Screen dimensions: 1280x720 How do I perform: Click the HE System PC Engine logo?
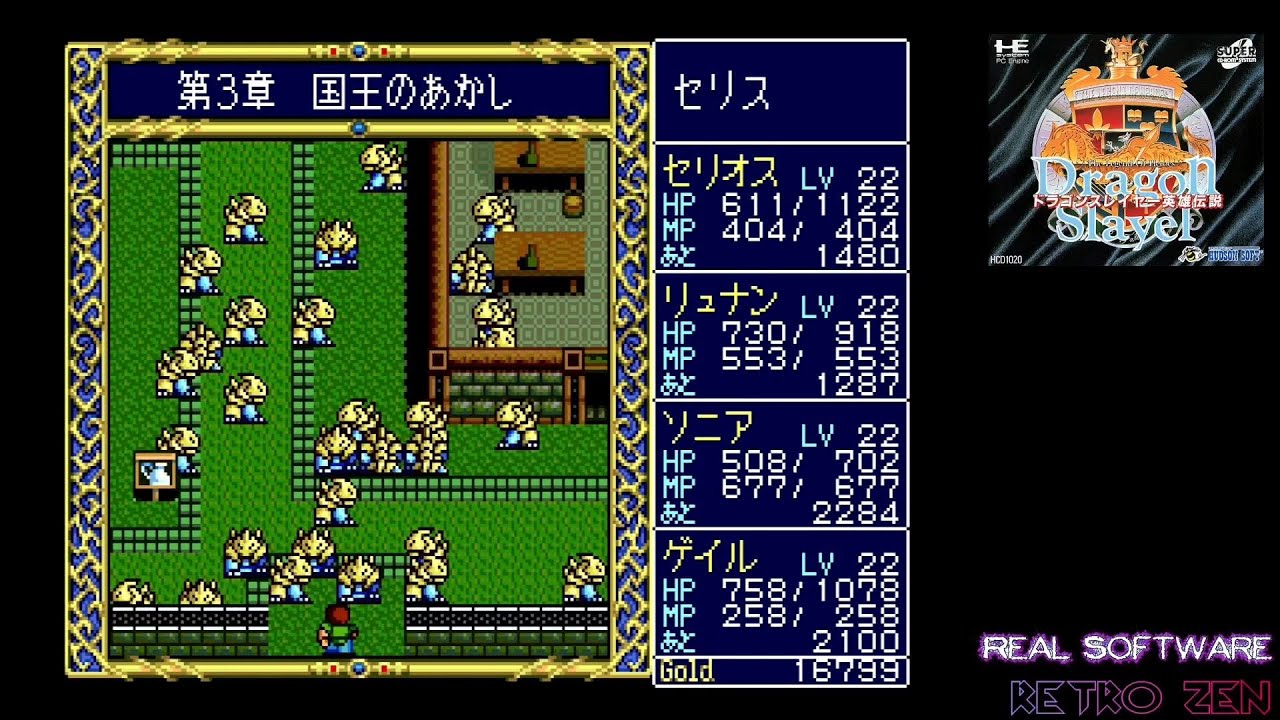coord(1011,52)
